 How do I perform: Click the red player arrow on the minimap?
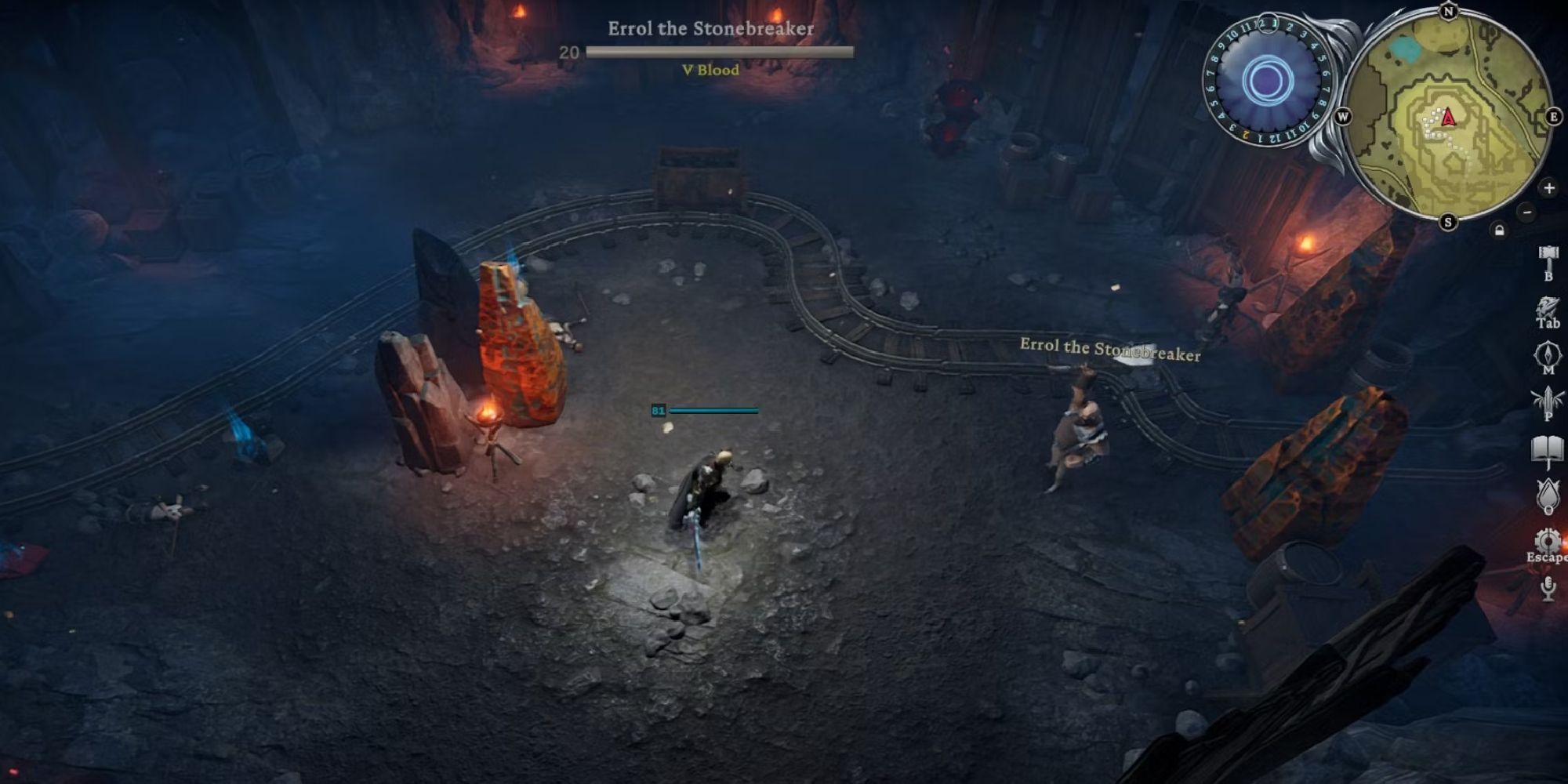[1448, 118]
